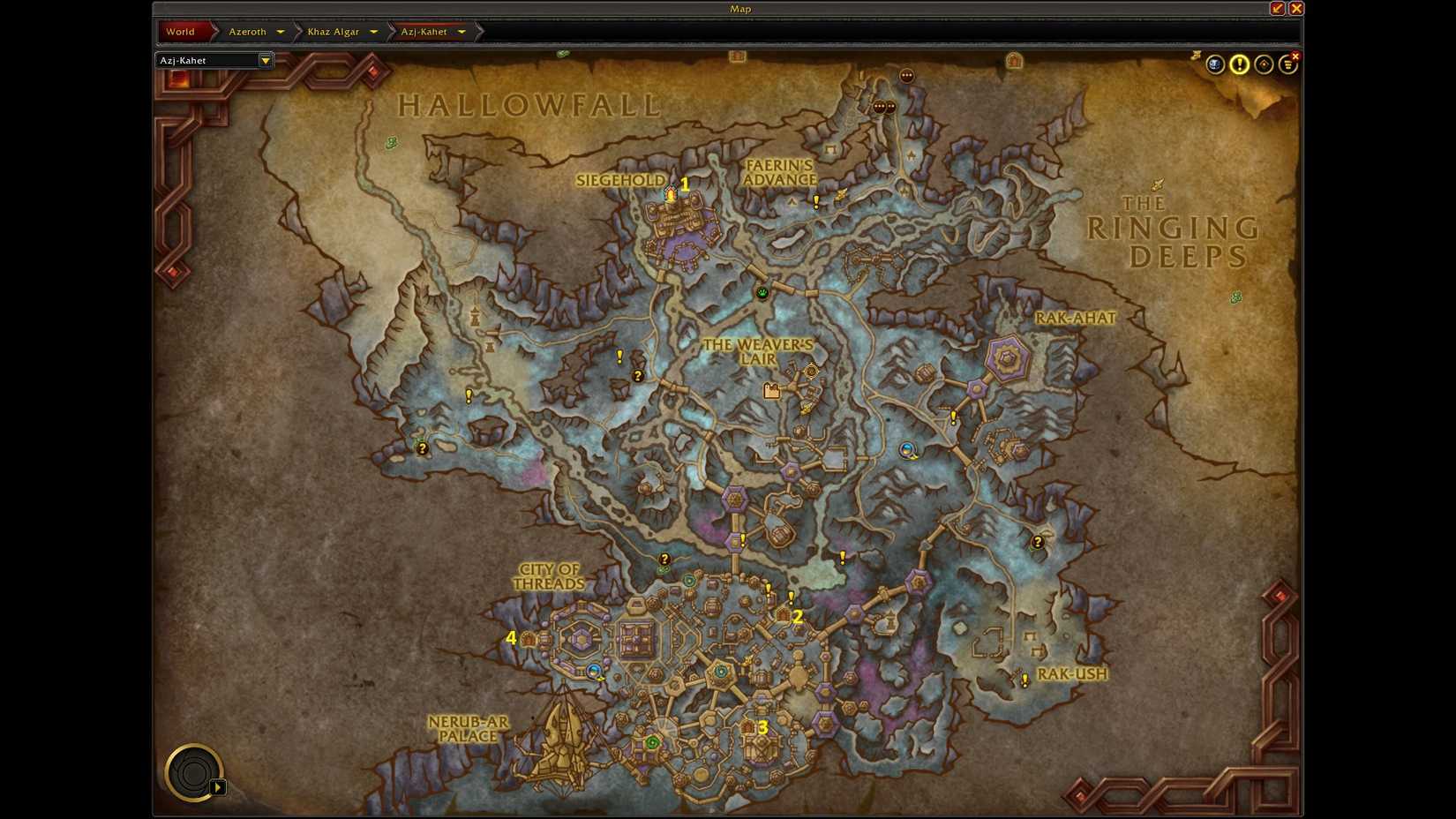This screenshot has width=1456, height=819.
Task: Click the numbered marker 4 in City of Threads
Action: [511, 638]
